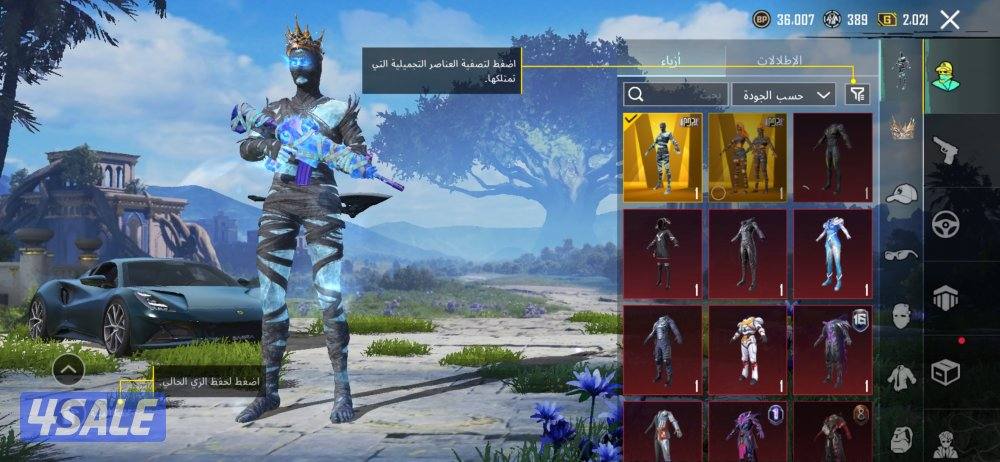Viewport: 1000px width, 462px height.
Task: Select the character avatar category icon
Action: pos(945,75)
